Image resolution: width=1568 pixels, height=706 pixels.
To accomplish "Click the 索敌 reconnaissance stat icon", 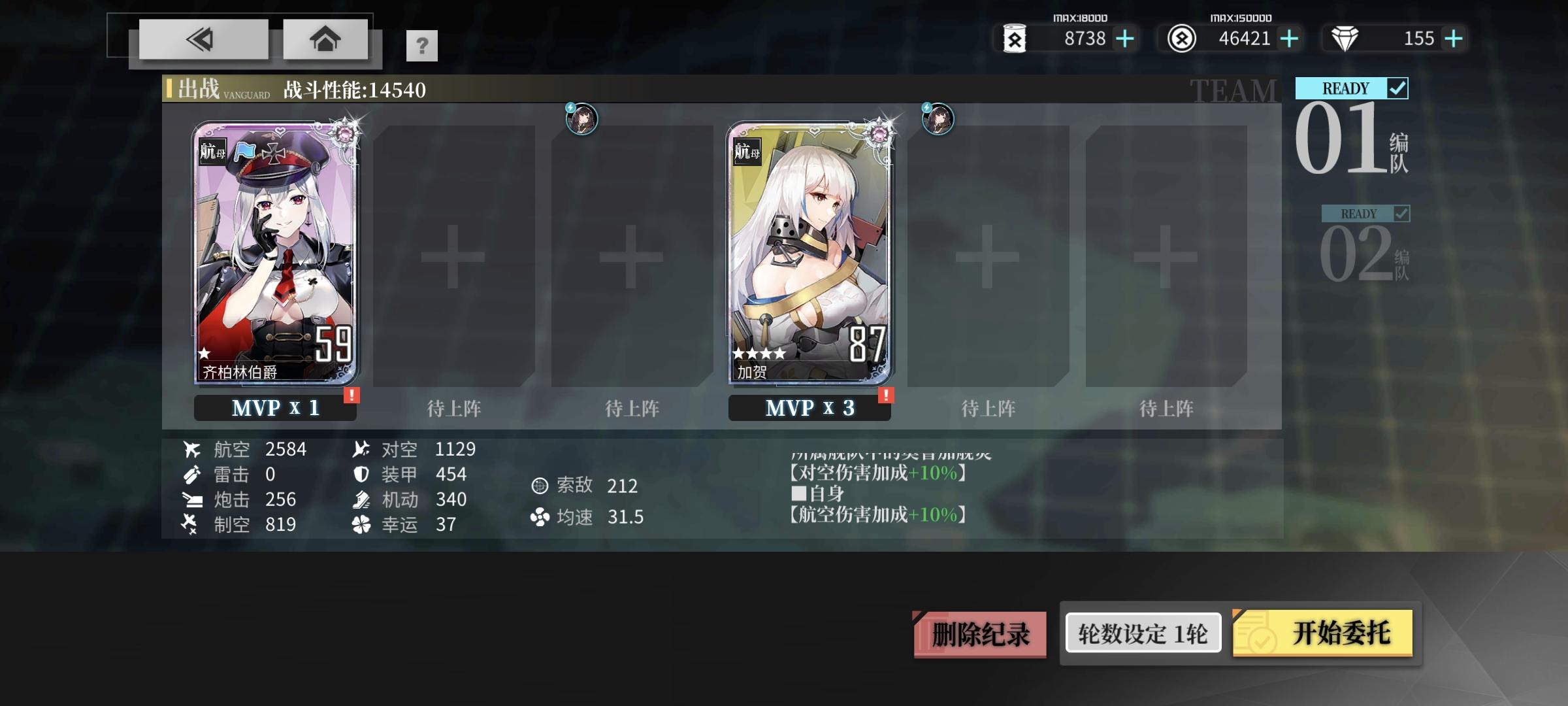I will point(540,486).
